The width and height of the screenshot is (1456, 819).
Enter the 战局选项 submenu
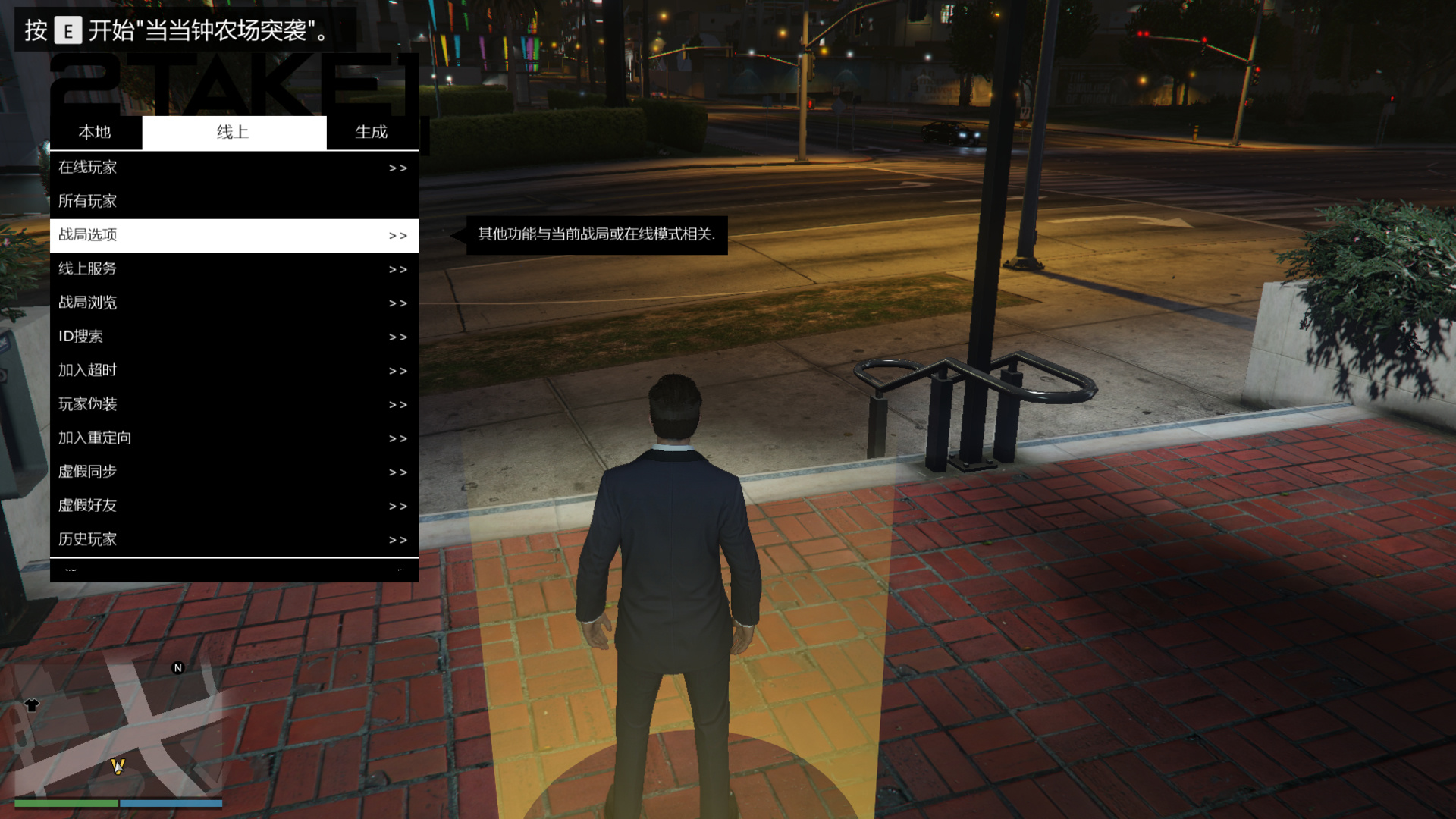(234, 235)
